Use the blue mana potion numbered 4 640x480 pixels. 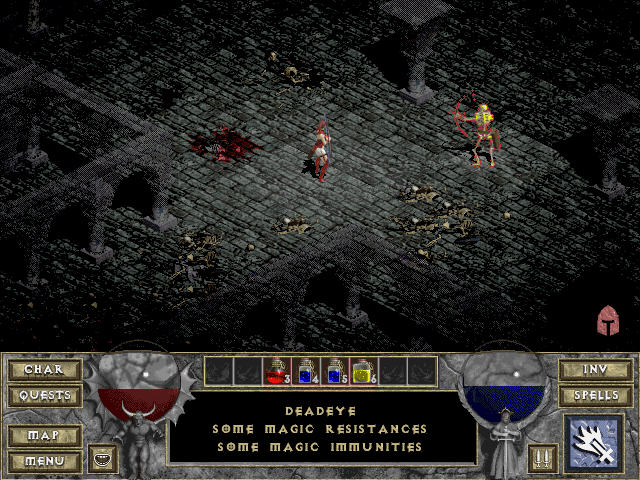click(306, 371)
